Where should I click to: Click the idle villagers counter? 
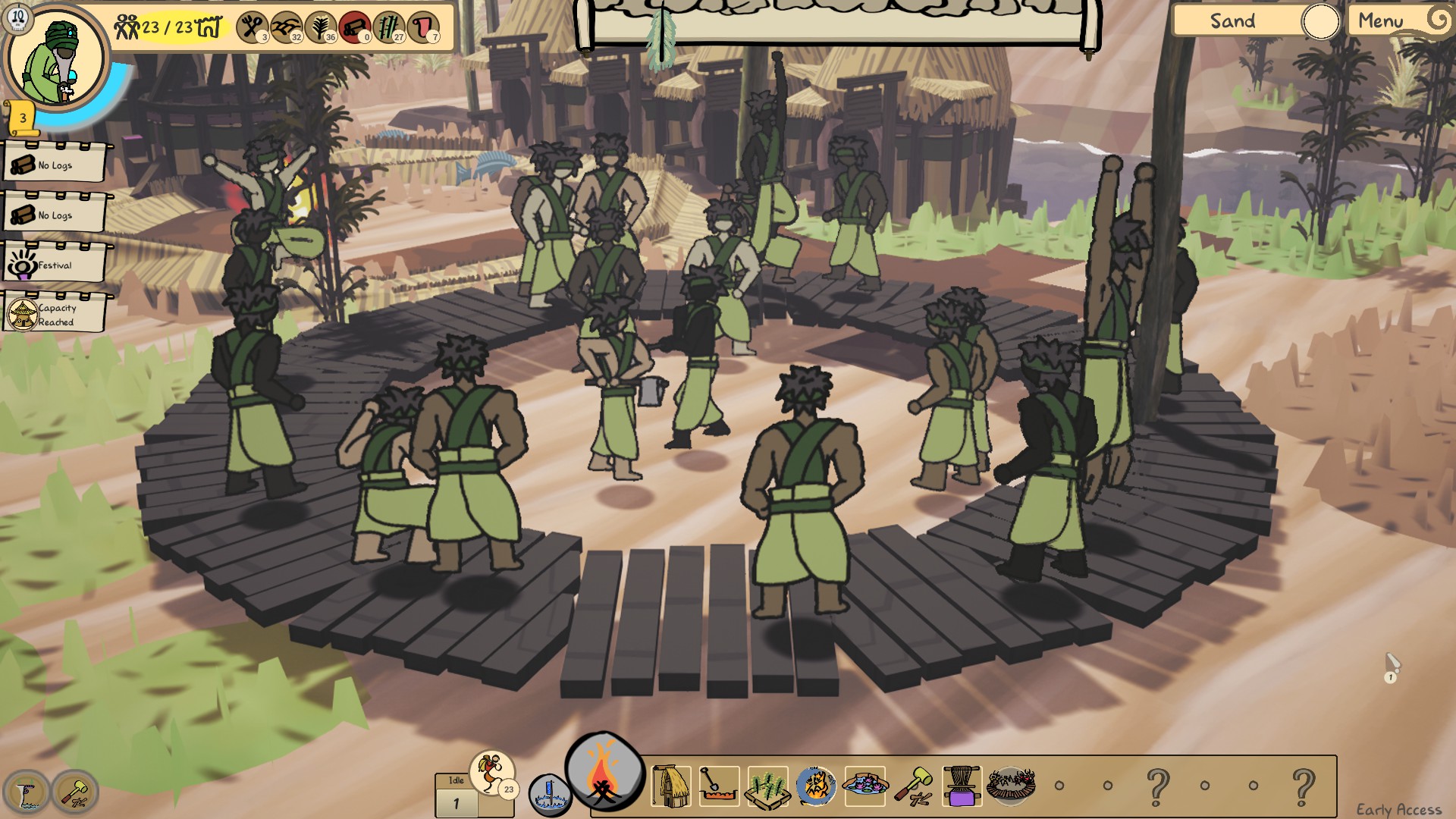pyautogui.click(x=457, y=795)
